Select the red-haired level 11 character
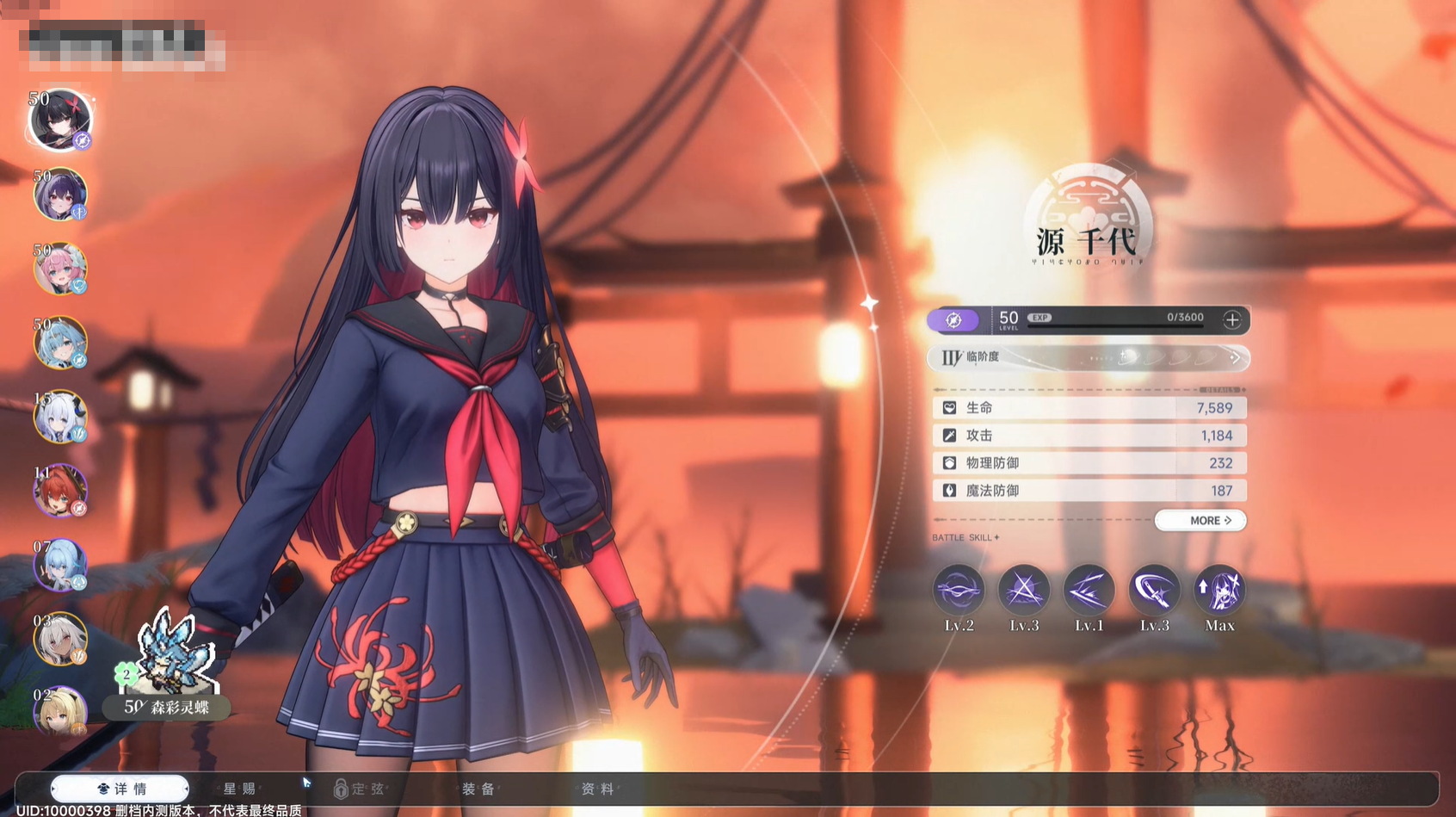The width and height of the screenshot is (1456, 817). coord(60,491)
